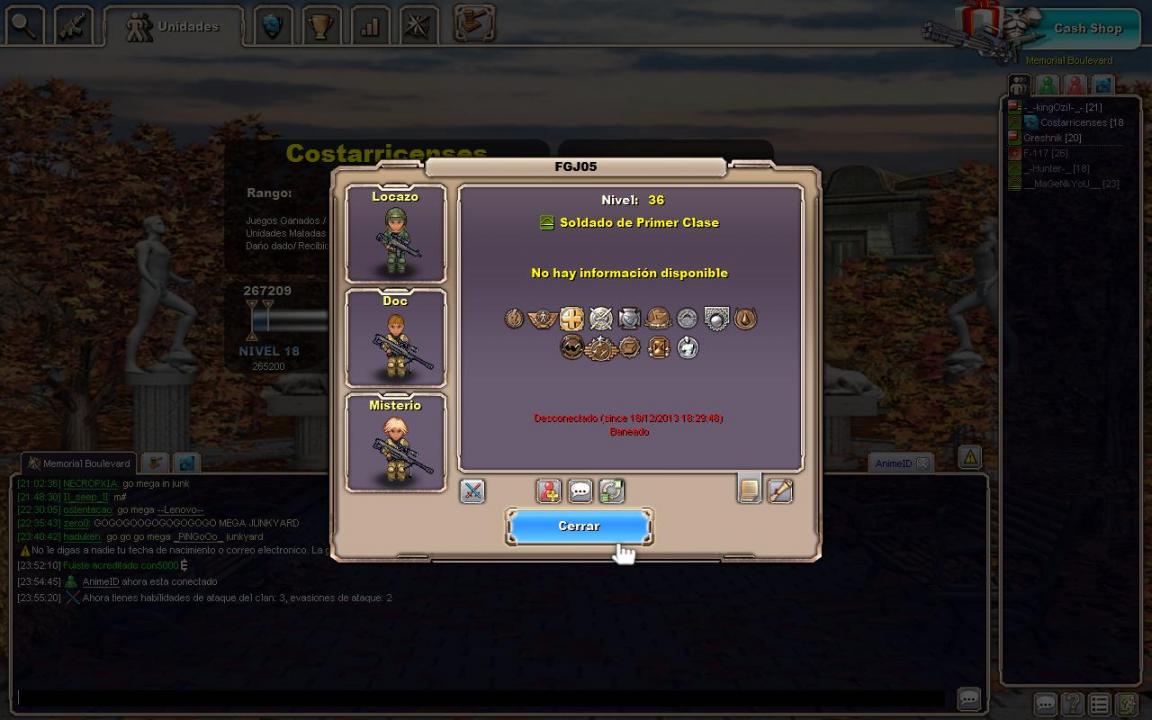1152x720 pixels.
Task: Choose the Misterio unit portrait
Action: pyautogui.click(x=396, y=442)
